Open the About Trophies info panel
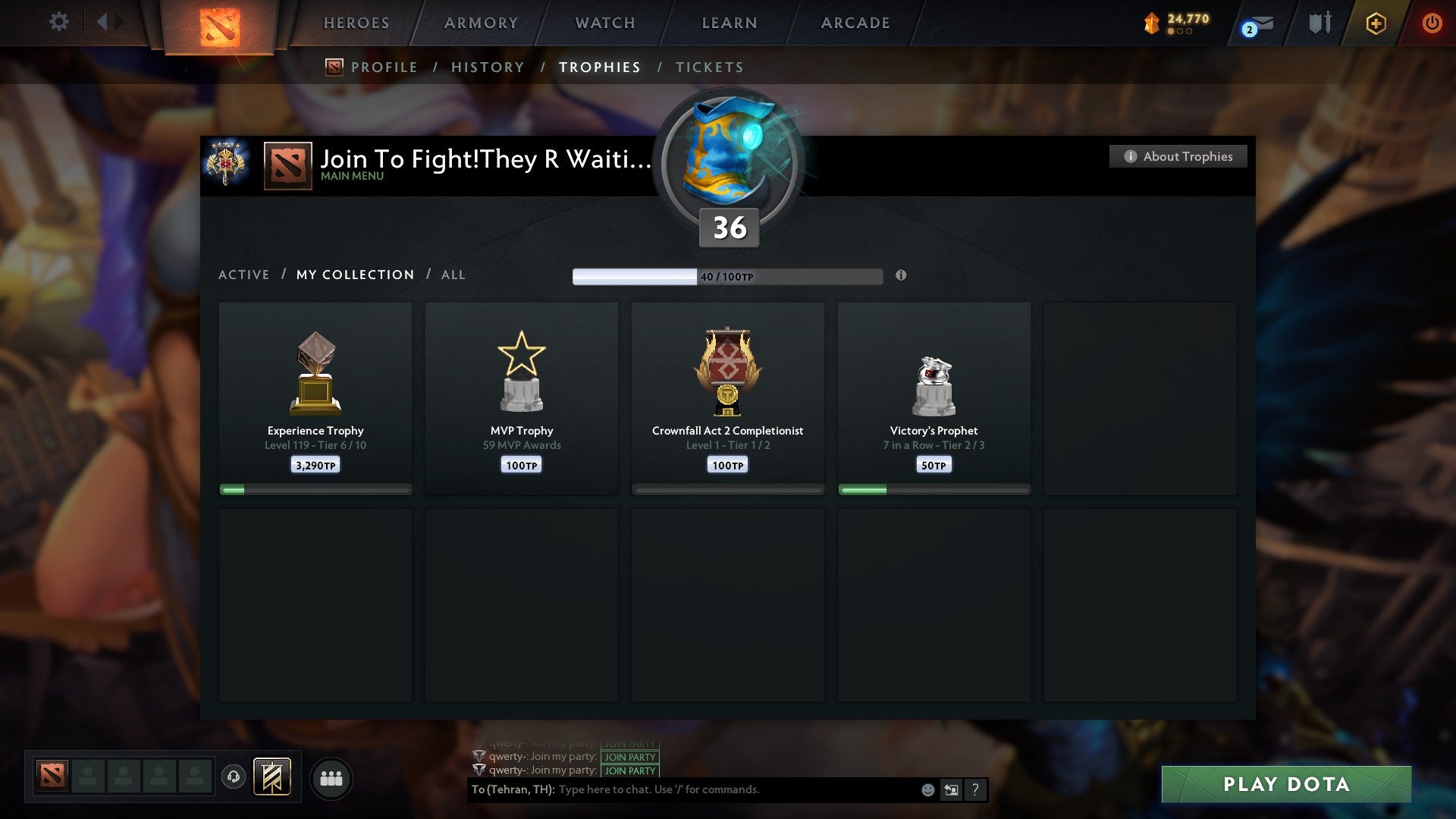The height and width of the screenshot is (819, 1456). point(1178,156)
